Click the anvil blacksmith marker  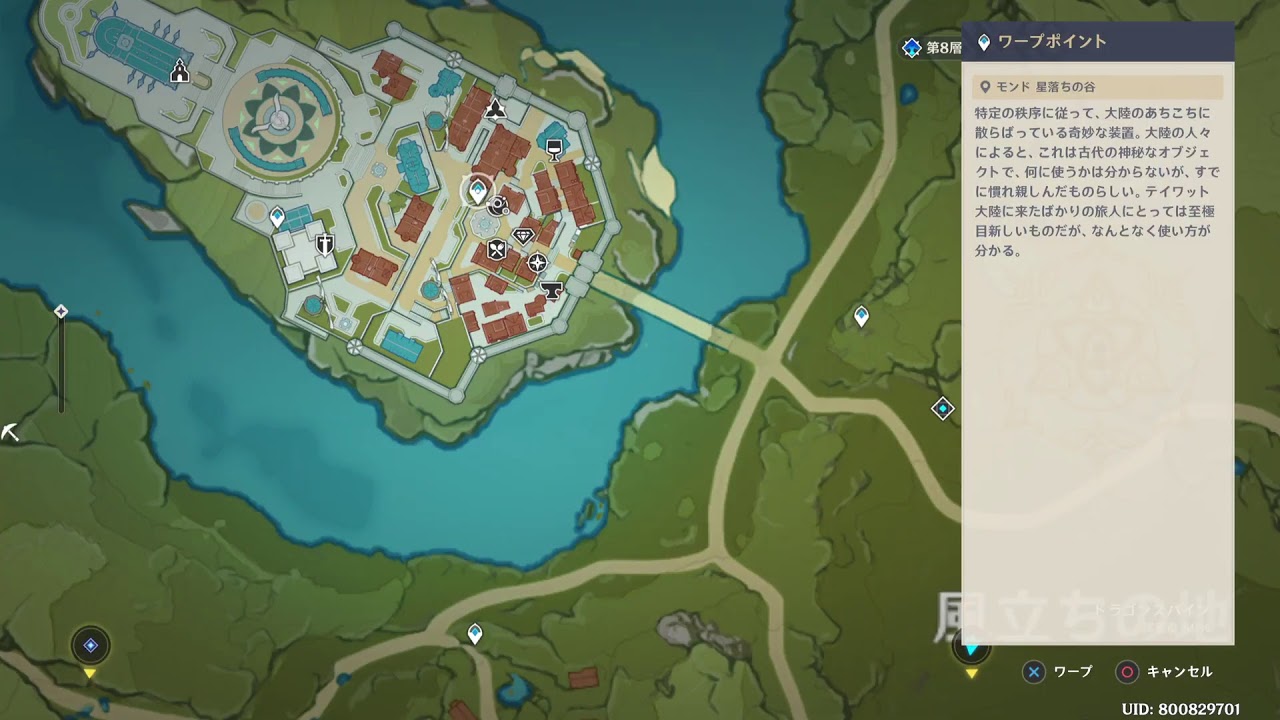pyautogui.click(x=549, y=289)
